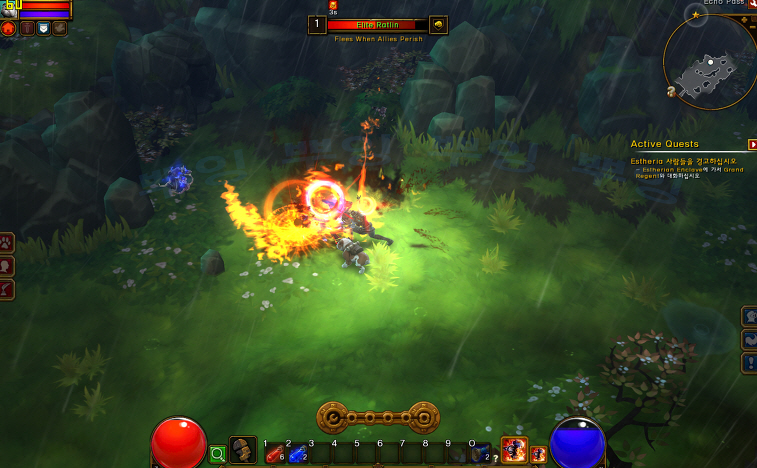757x468 pixels.
Task: Click the red house icon under the portrait
Action: coord(9,28)
